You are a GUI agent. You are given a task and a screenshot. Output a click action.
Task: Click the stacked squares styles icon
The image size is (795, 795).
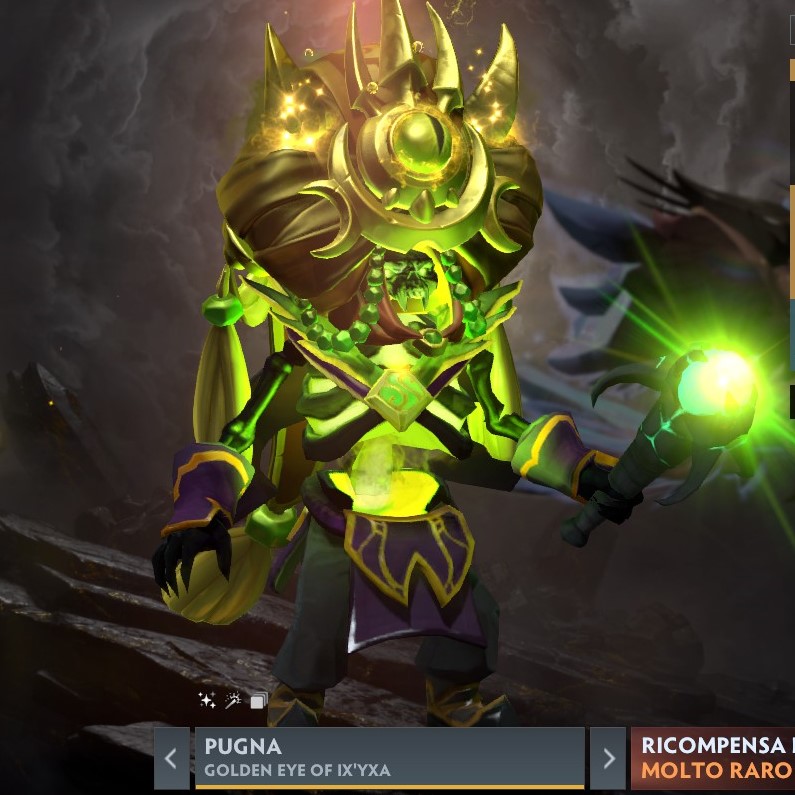tap(258, 701)
